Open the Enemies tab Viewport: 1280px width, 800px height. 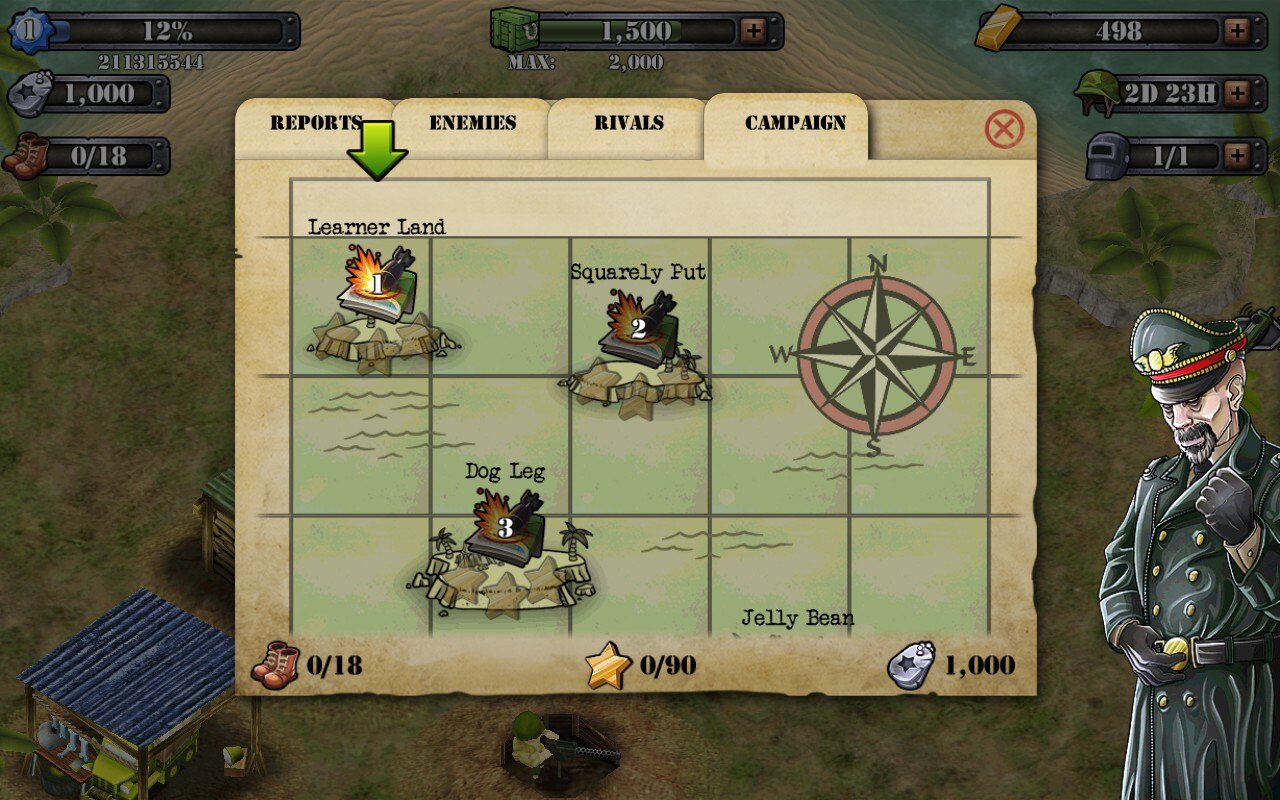[472, 124]
